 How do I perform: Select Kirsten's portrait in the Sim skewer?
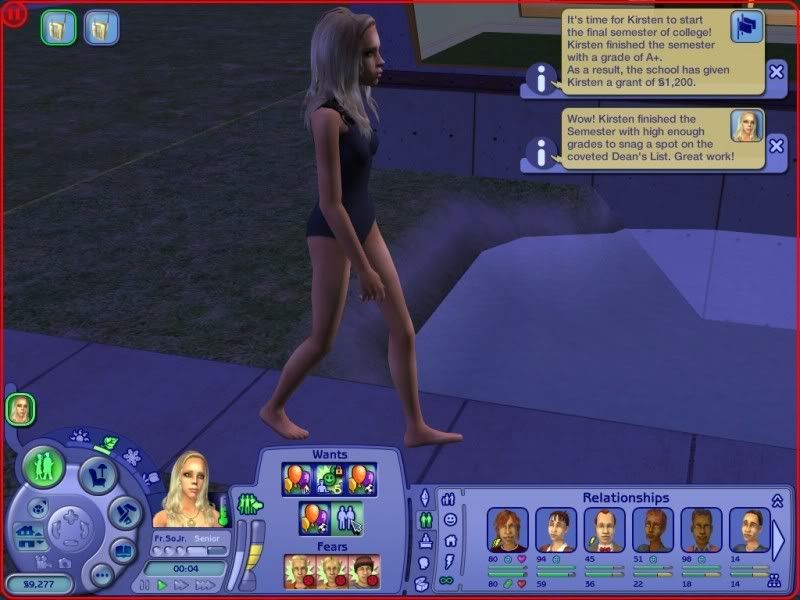(19, 408)
